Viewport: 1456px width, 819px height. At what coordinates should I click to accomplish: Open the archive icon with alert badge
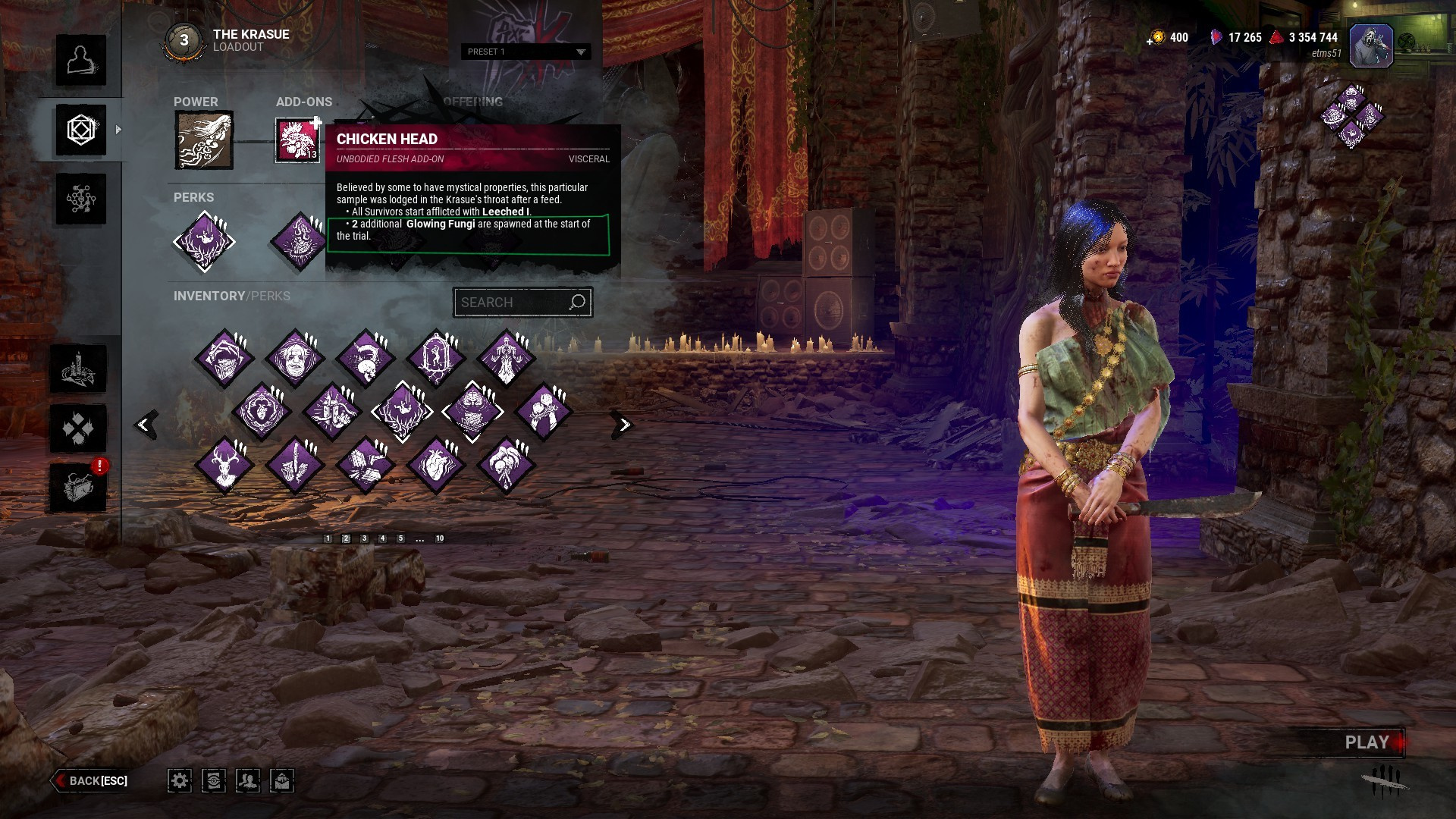[79, 487]
